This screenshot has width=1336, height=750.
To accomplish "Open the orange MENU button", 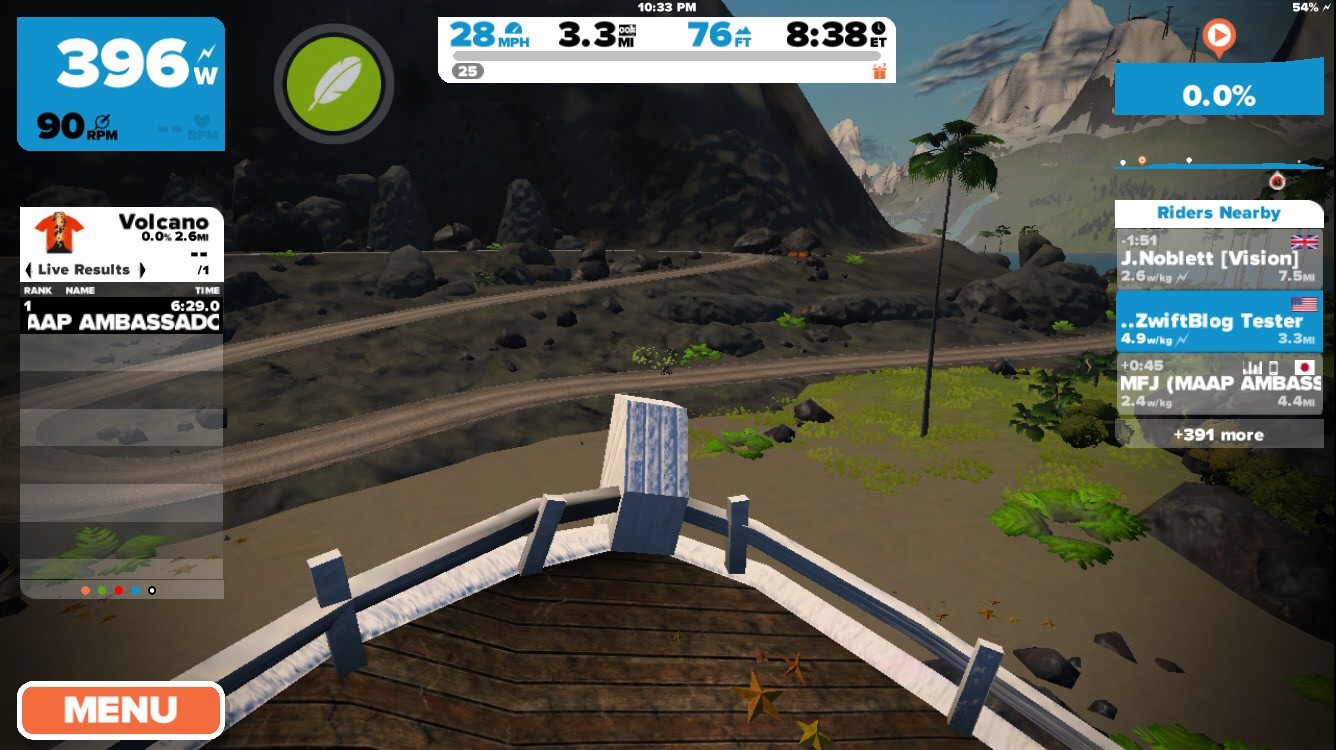I will tap(120, 710).
